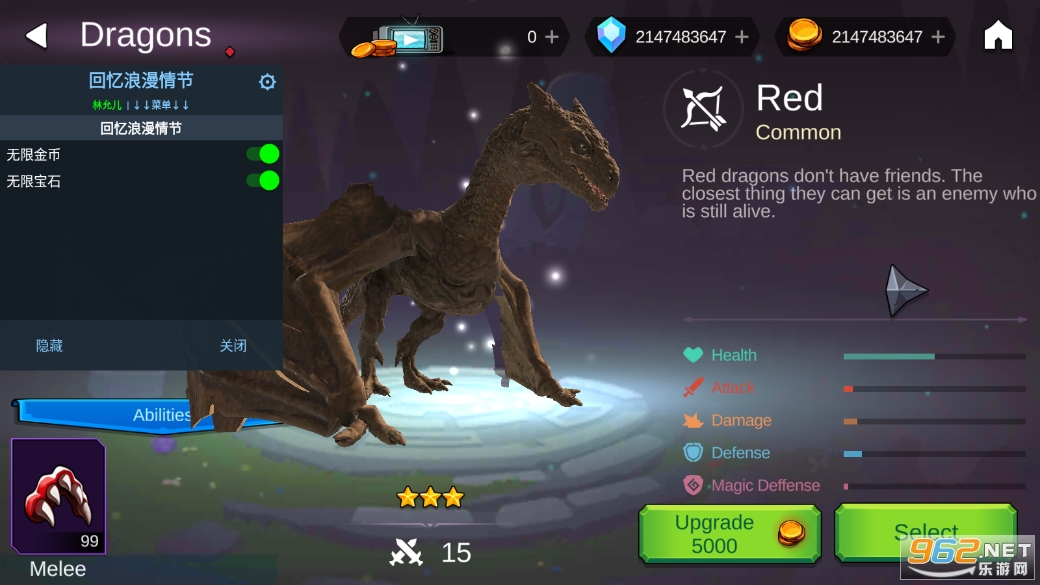Open mod menu gear settings
1040x585 pixels.
[x=267, y=82]
